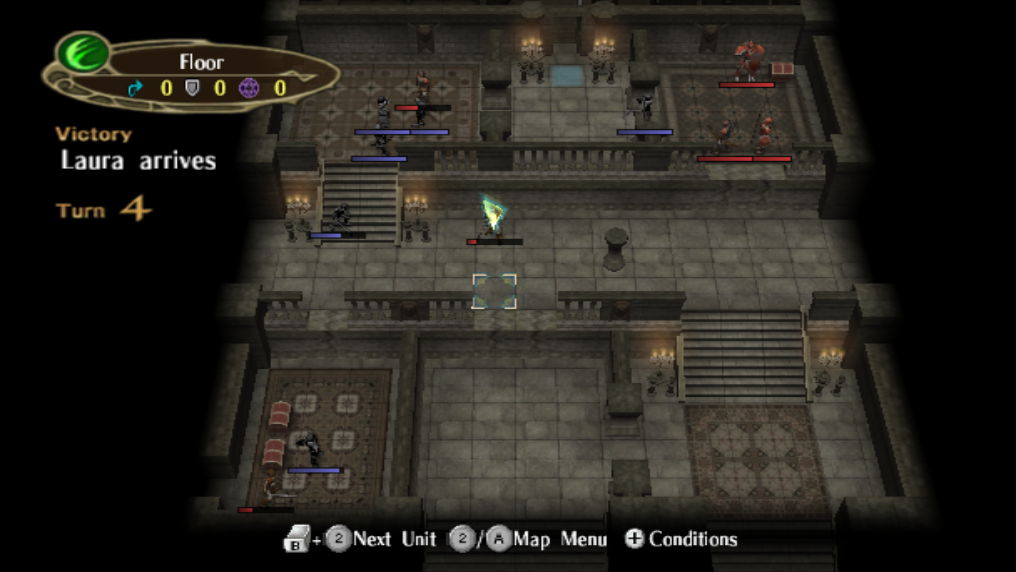Select the tile inside the map cursor brackets
This screenshot has height=572, width=1016.
[494, 291]
